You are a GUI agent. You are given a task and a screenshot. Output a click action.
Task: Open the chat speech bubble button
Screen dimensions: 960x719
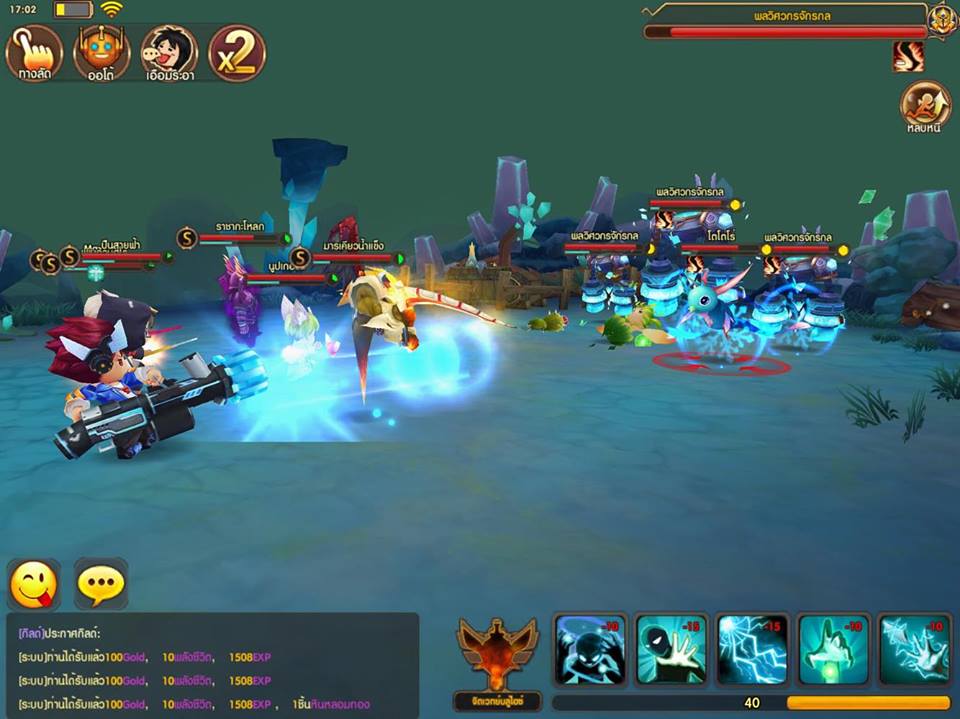click(x=101, y=585)
